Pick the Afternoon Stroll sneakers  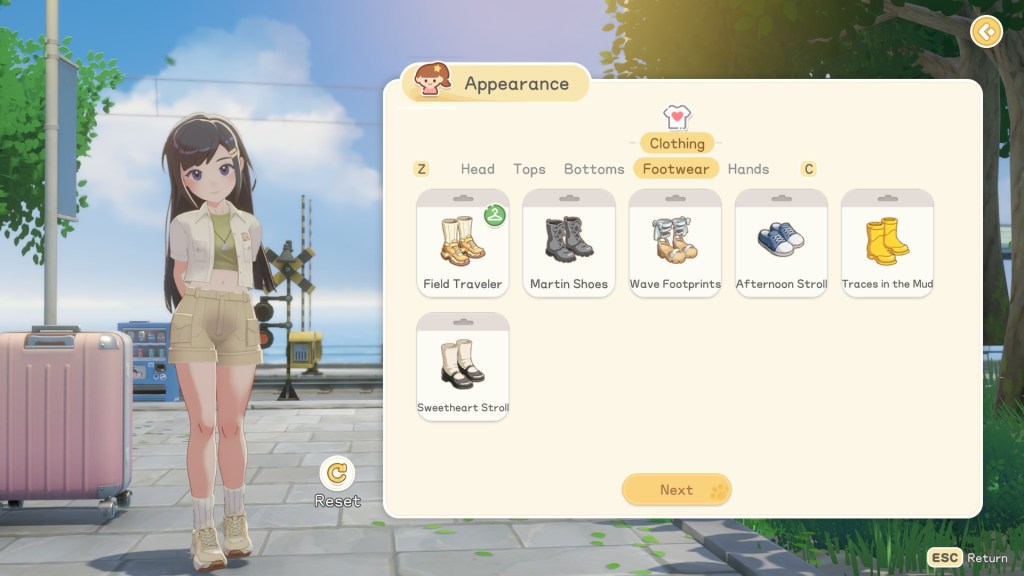[781, 243]
